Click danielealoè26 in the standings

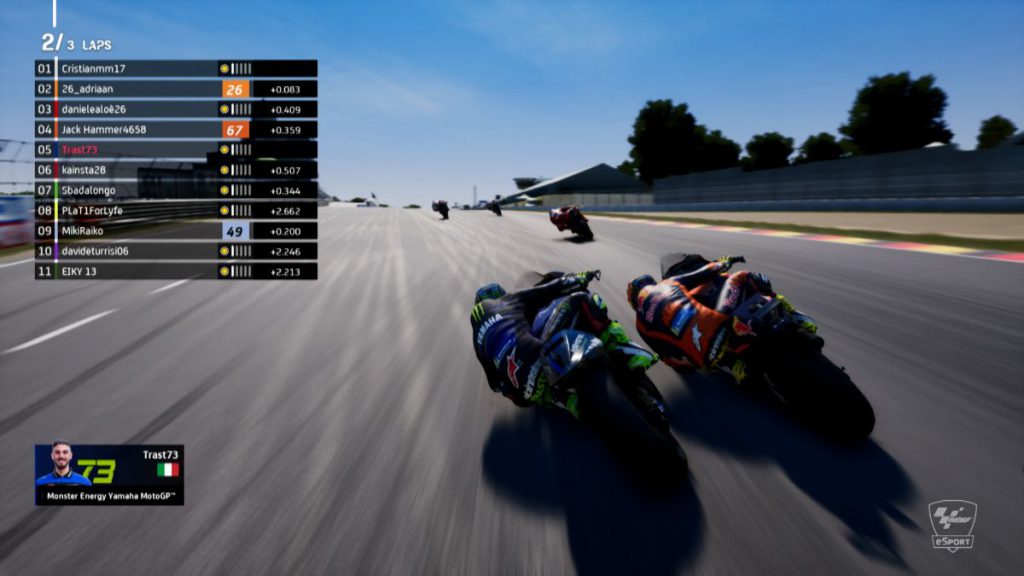point(176,109)
